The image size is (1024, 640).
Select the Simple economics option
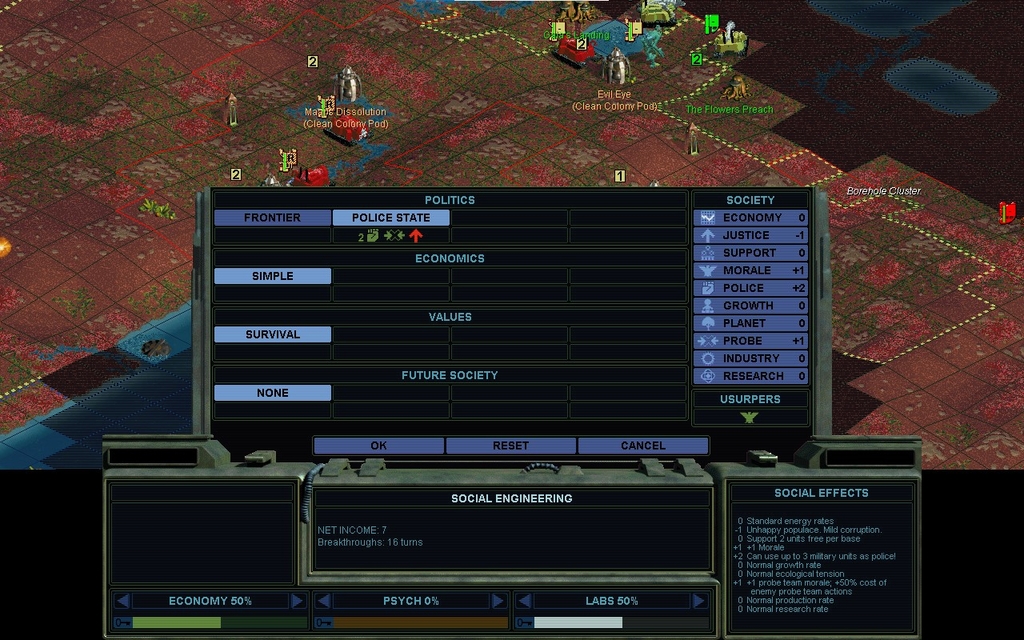272,276
